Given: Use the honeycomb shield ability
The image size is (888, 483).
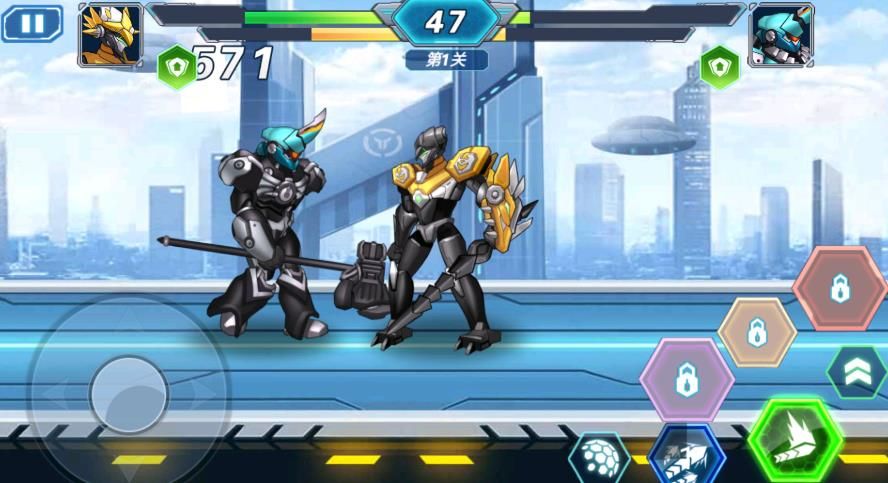Looking at the screenshot, I should pos(600,460).
